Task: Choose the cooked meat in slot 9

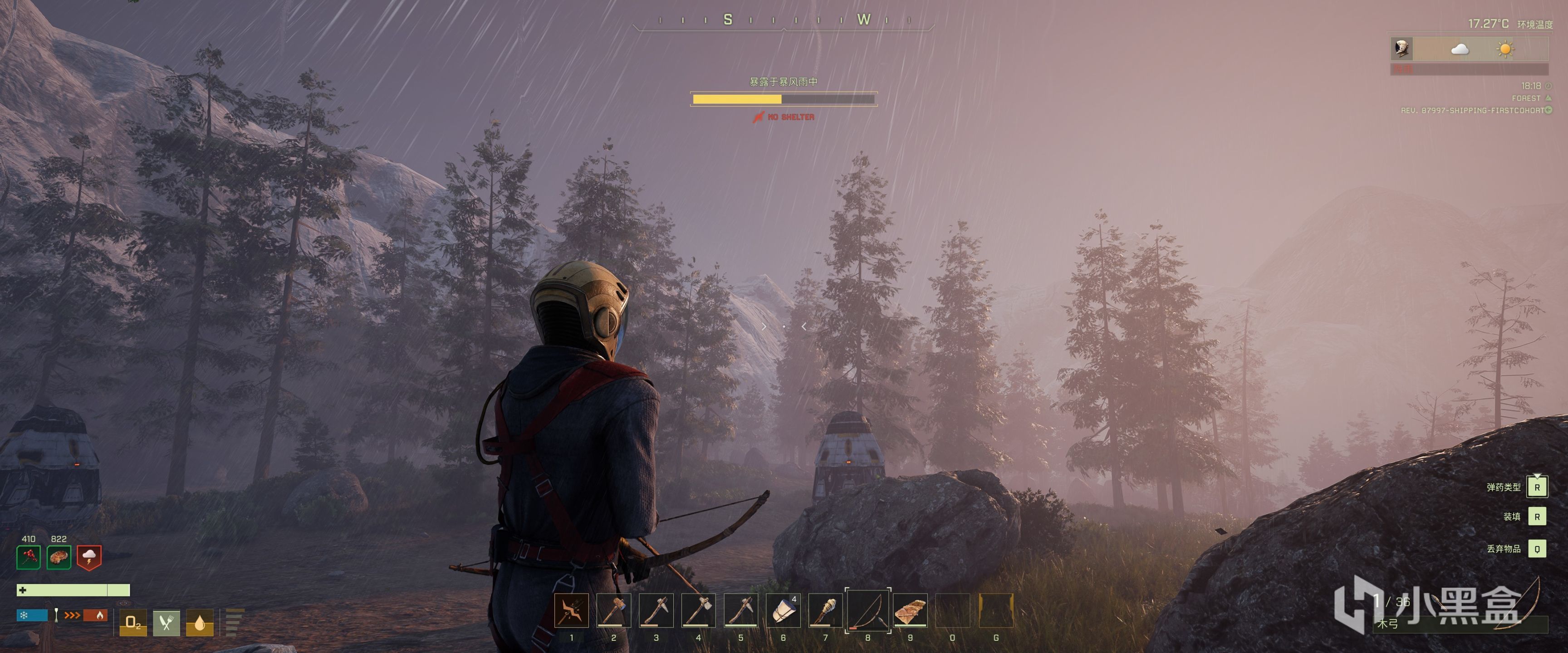Action: [x=910, y=610]
